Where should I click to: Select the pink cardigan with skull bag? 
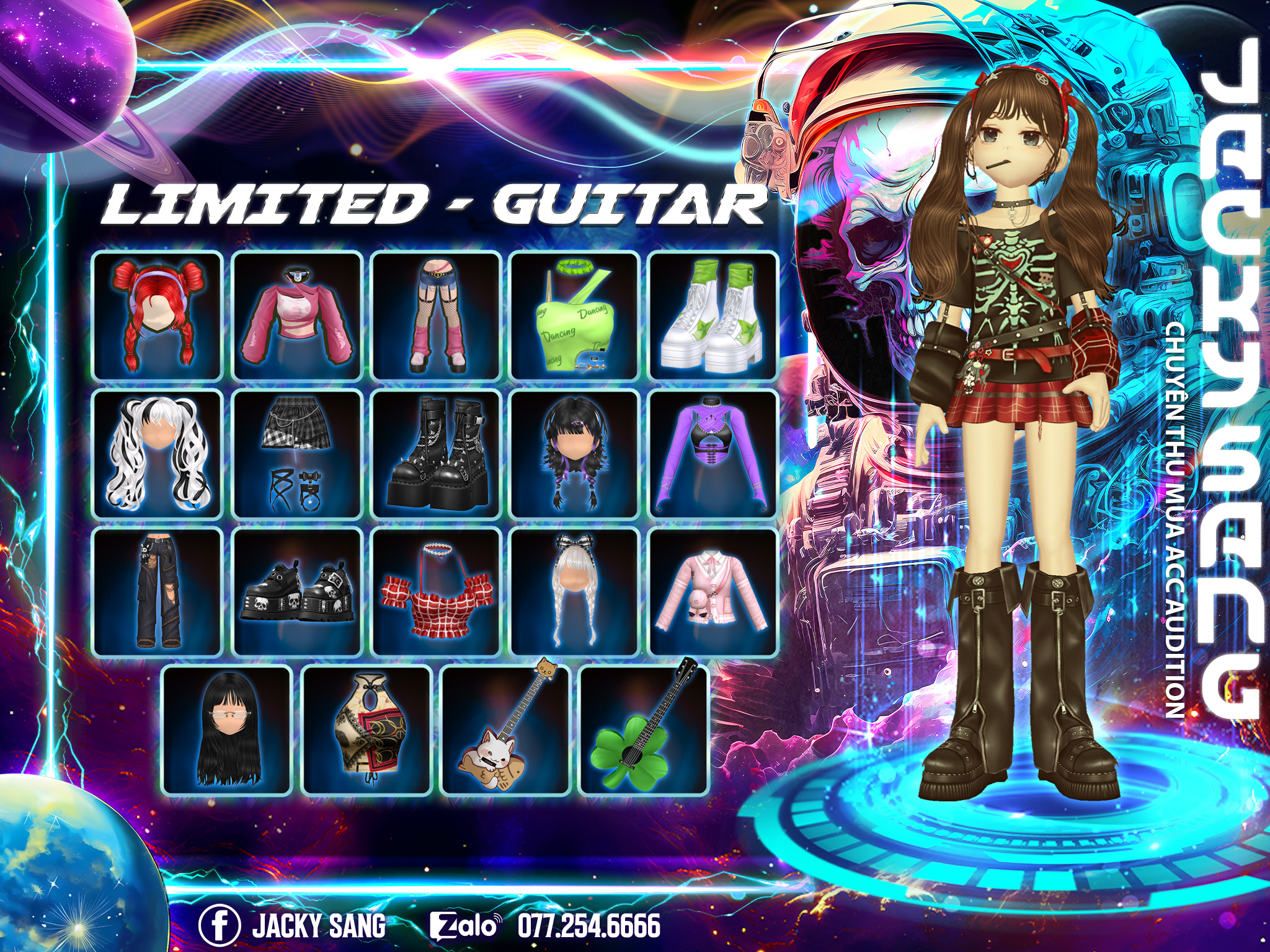click(713, 592)
